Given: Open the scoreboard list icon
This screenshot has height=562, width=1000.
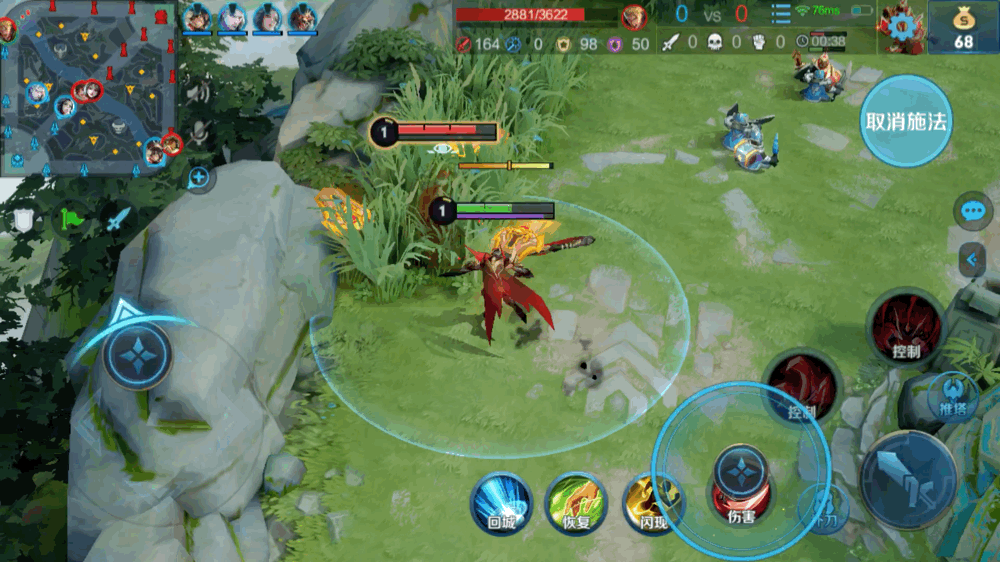Looking at the screenshot, I should pos(780,14).
